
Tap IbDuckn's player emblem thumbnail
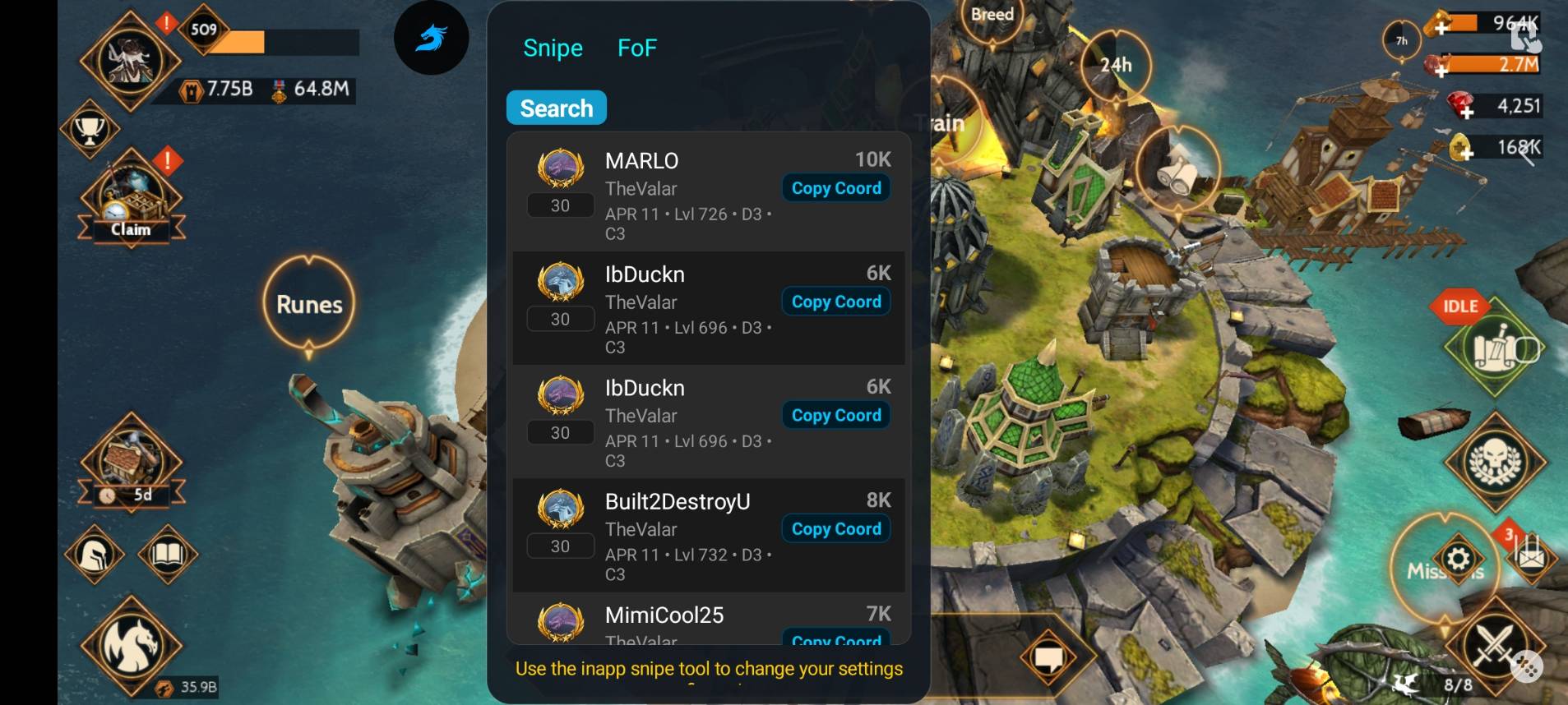560,281
